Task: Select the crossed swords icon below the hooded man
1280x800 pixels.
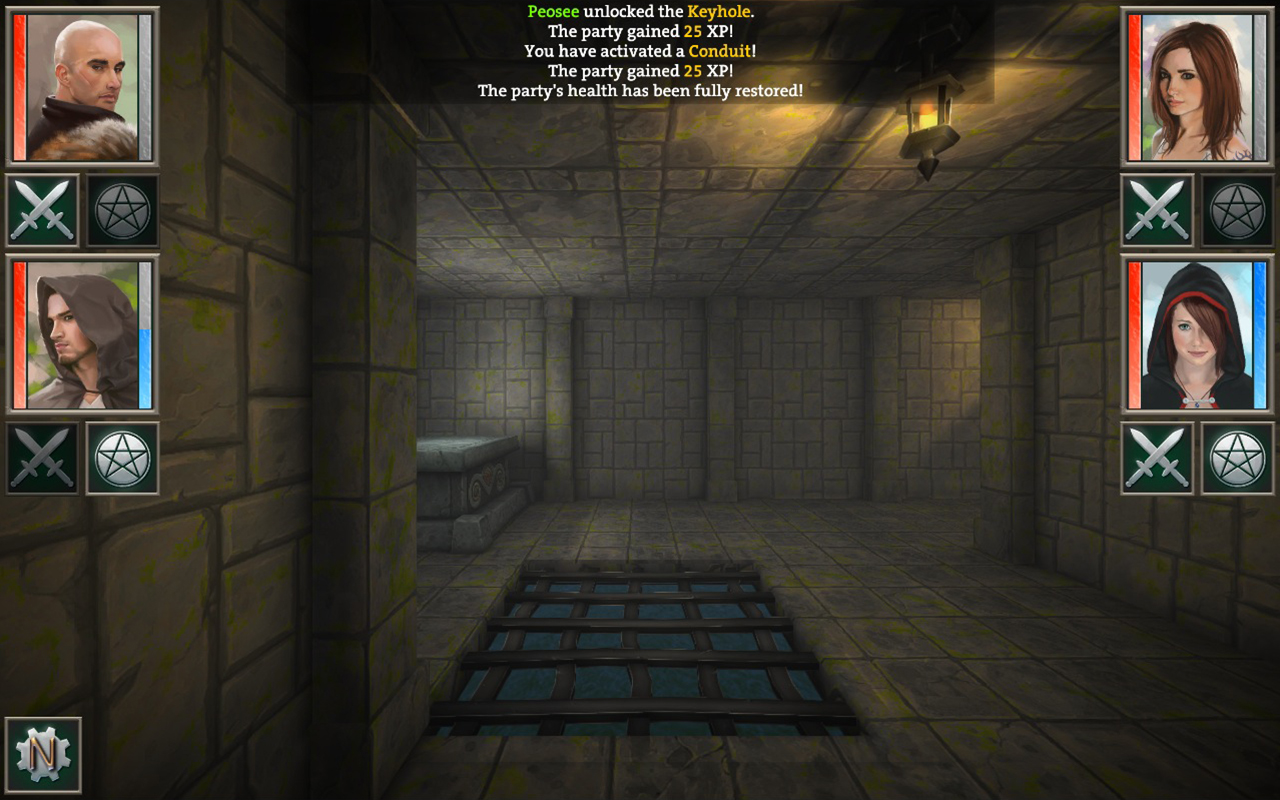Action: click(42, 457)
